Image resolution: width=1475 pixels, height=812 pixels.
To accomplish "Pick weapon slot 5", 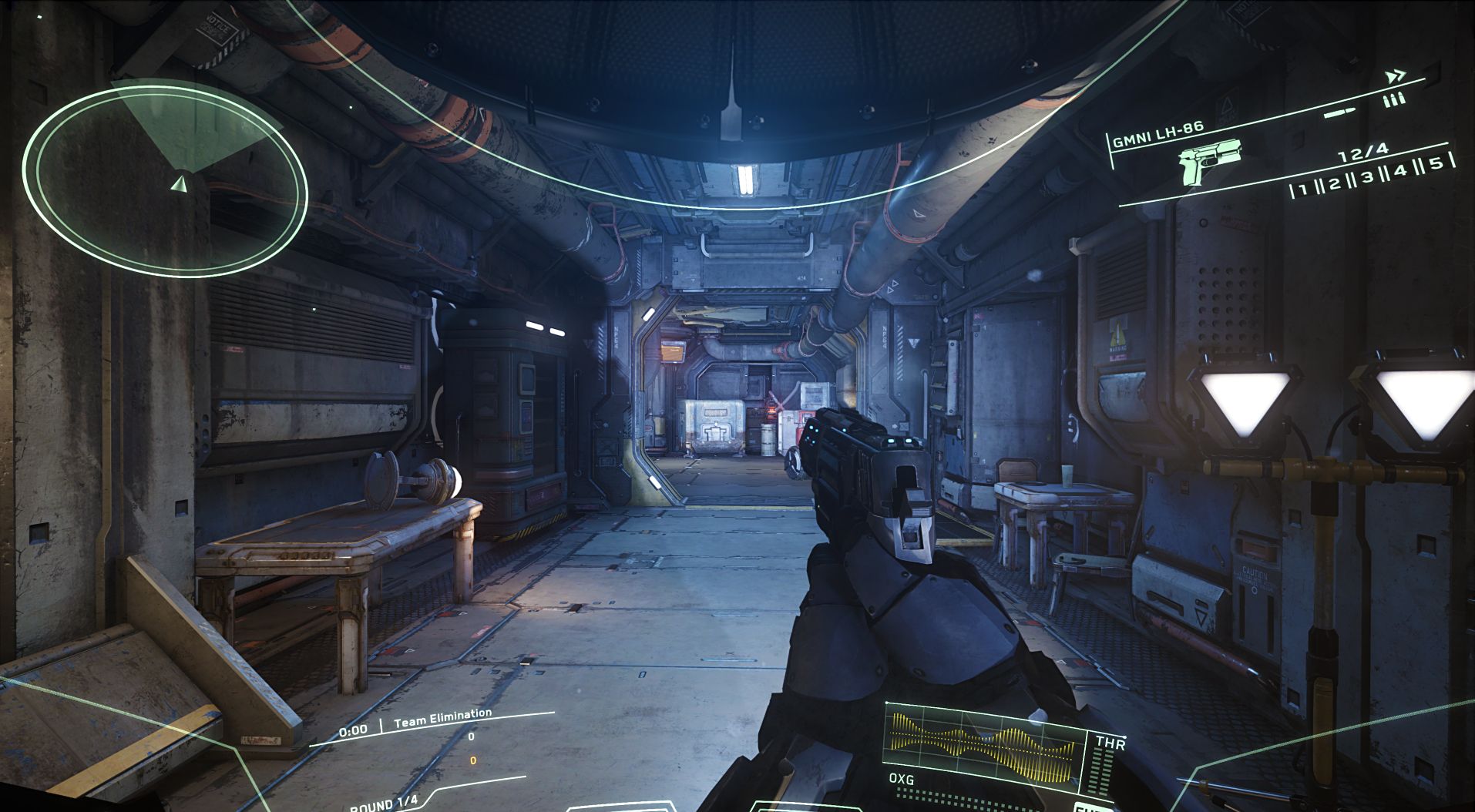I will tap(1436, 163).
